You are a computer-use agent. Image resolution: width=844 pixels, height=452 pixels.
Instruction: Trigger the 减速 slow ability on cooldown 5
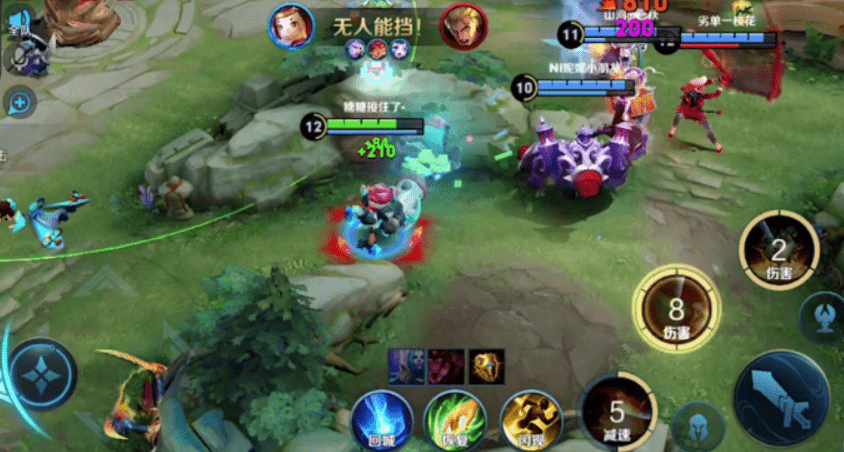(x=617, y=412)
